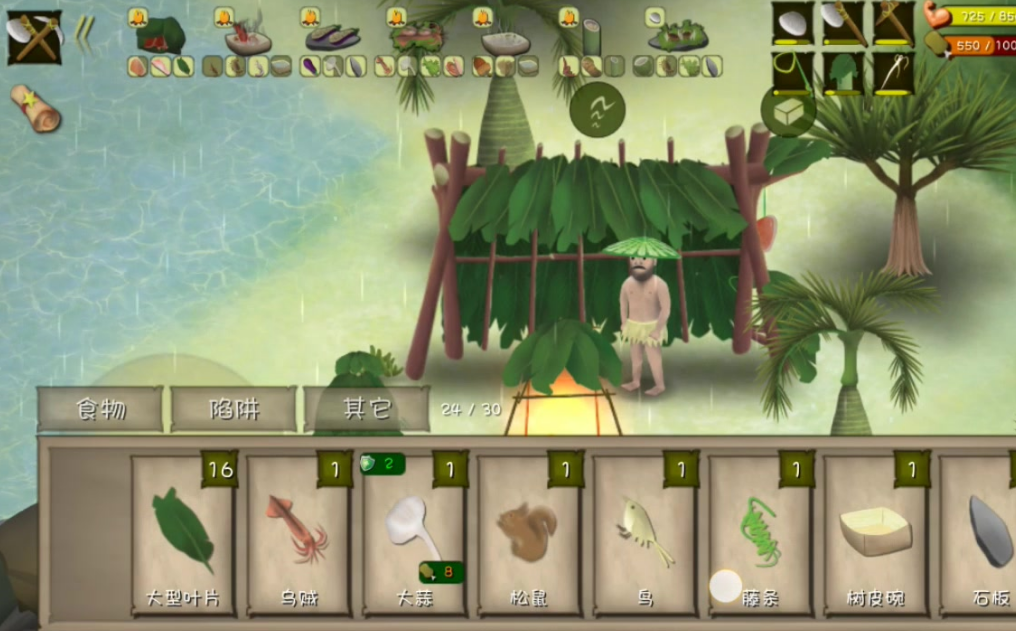This screenshot has height=631, width=1016.
Task: Select the bone needle tool slot
Action: click(x=893, y=73)
